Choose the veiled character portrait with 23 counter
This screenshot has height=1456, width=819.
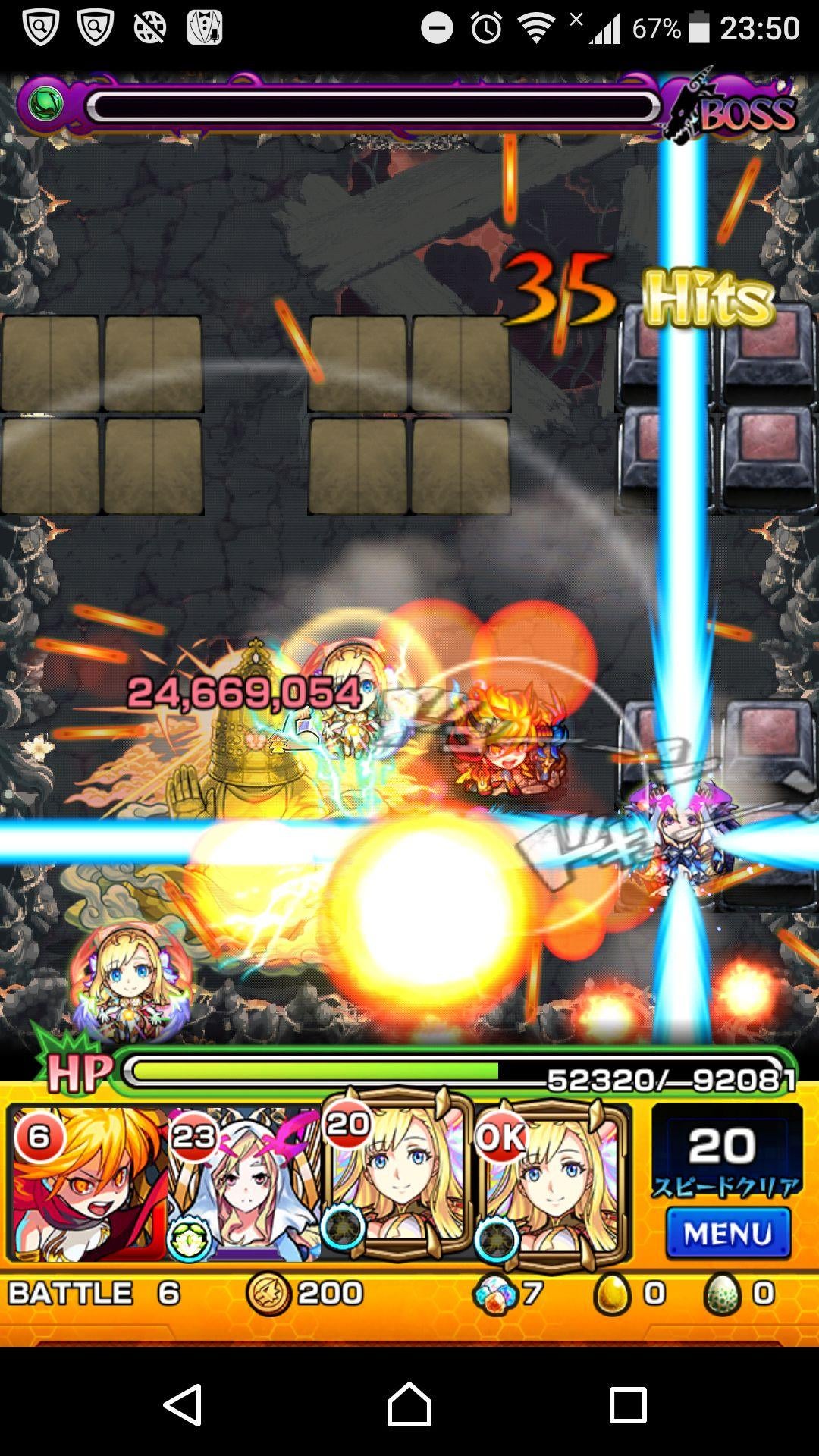click(x=243, y=1185)
